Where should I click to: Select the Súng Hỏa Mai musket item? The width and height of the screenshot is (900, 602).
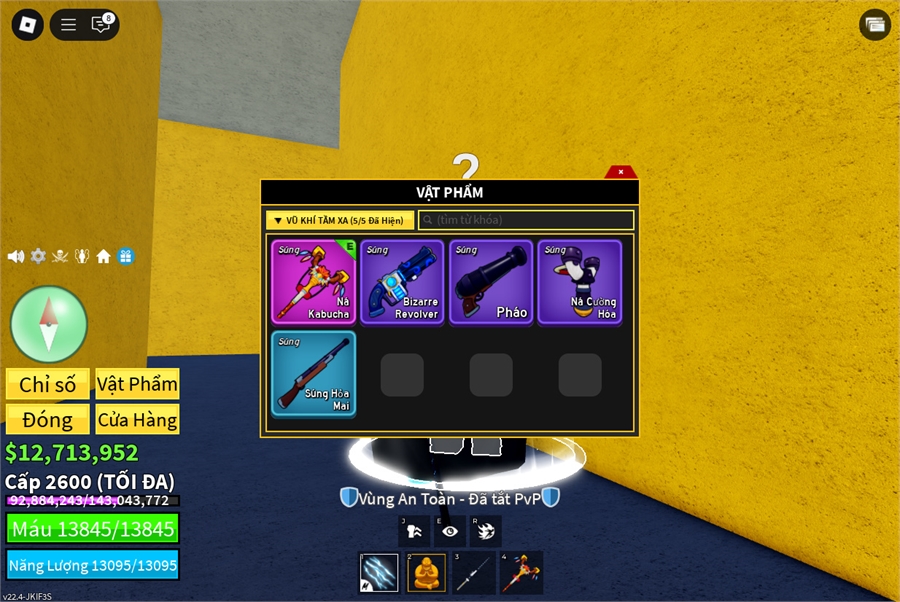tap(314, 374)
